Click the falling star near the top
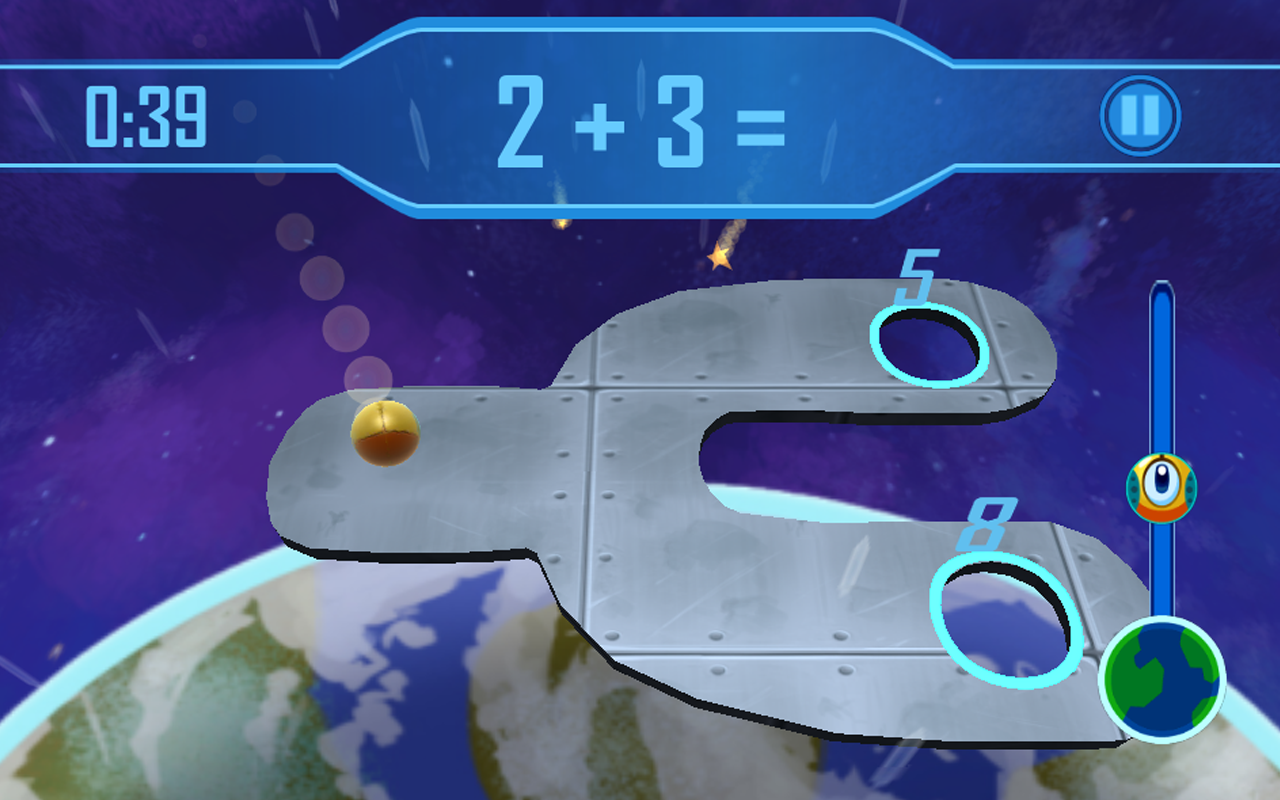Viewport: 1280px width, 800px height. [718, 256]
